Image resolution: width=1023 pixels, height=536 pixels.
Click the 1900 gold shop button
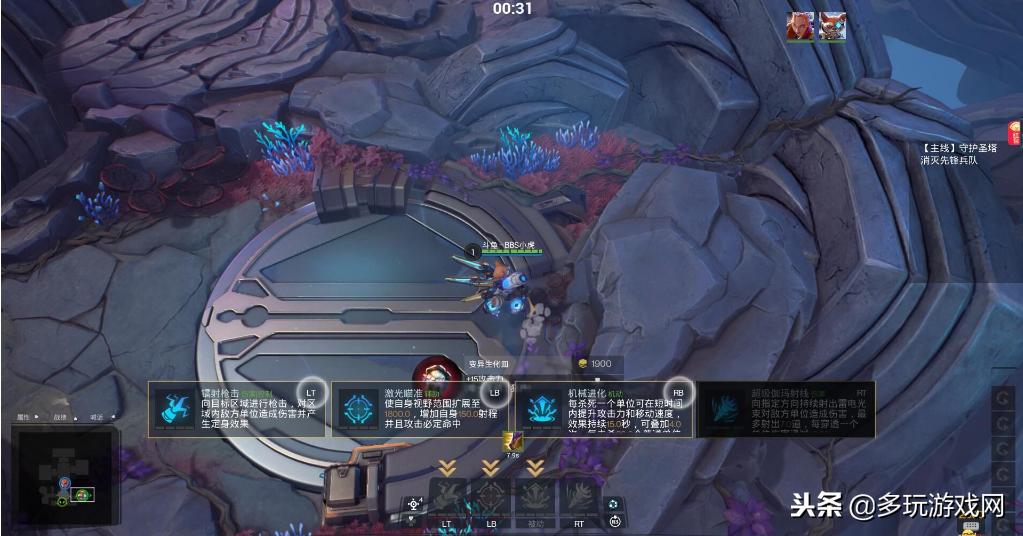[x=594, y=364]
